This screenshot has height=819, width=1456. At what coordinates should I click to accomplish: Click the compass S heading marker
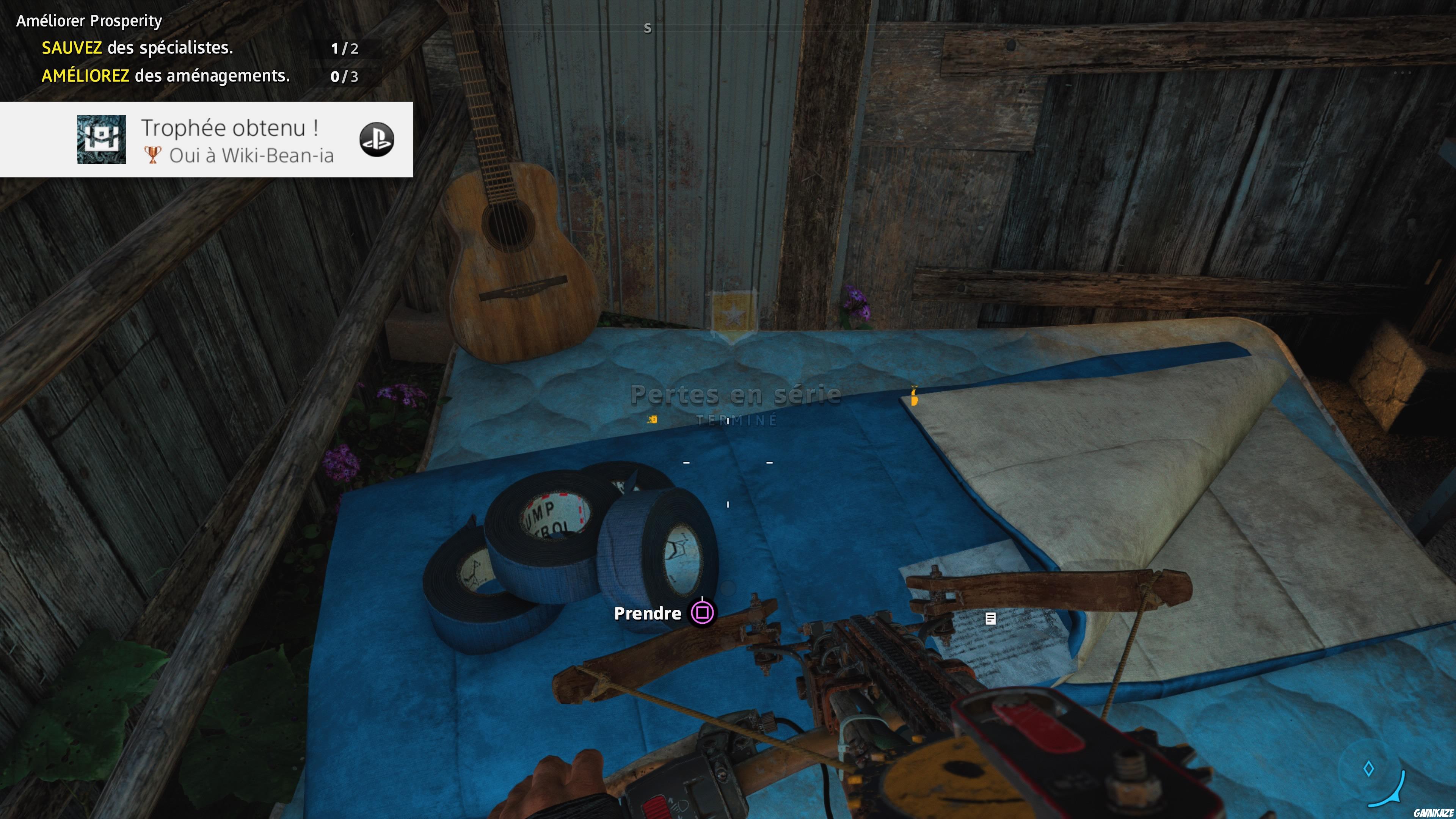(x=648, y=28)
